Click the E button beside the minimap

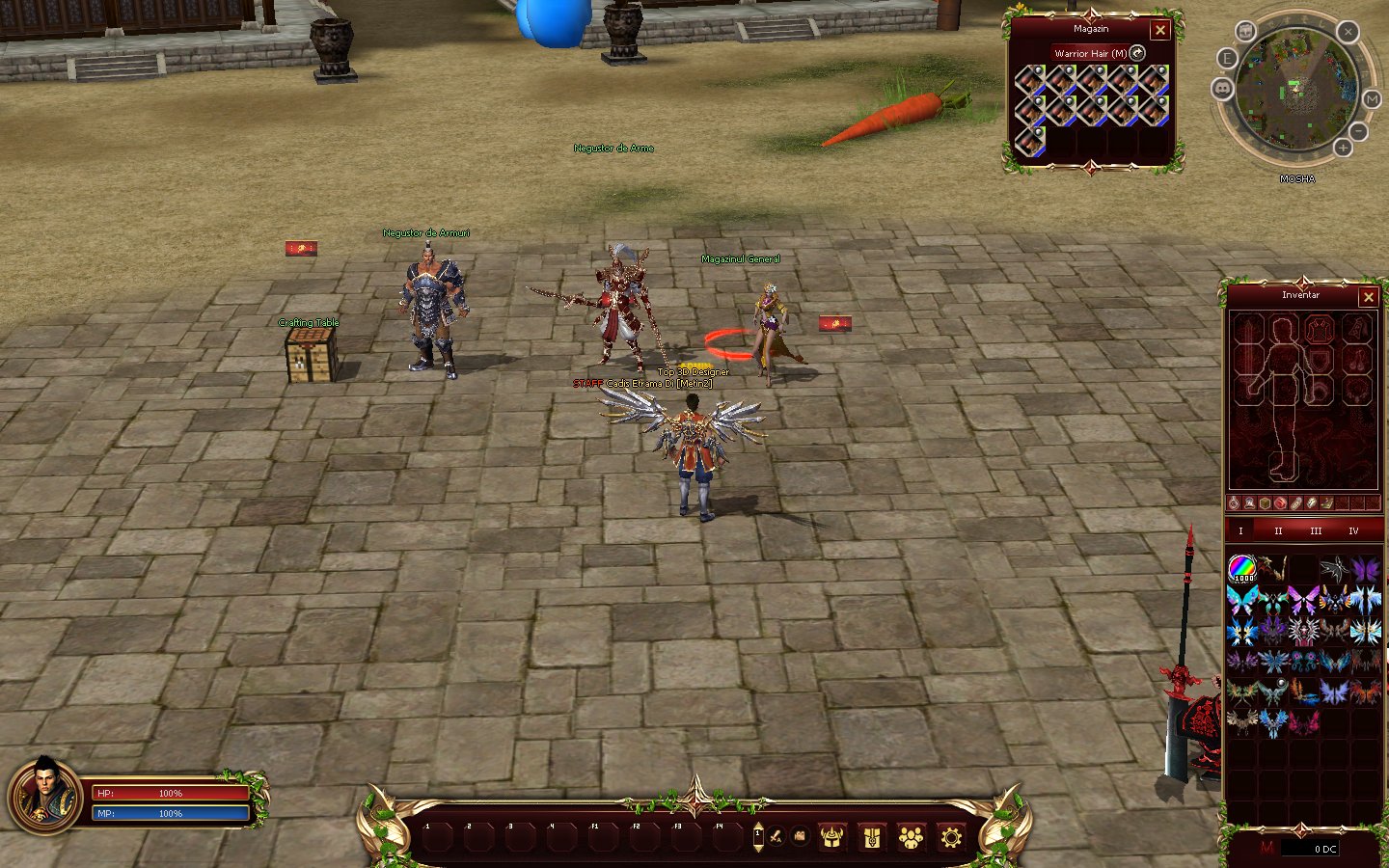click(1227, 59)
